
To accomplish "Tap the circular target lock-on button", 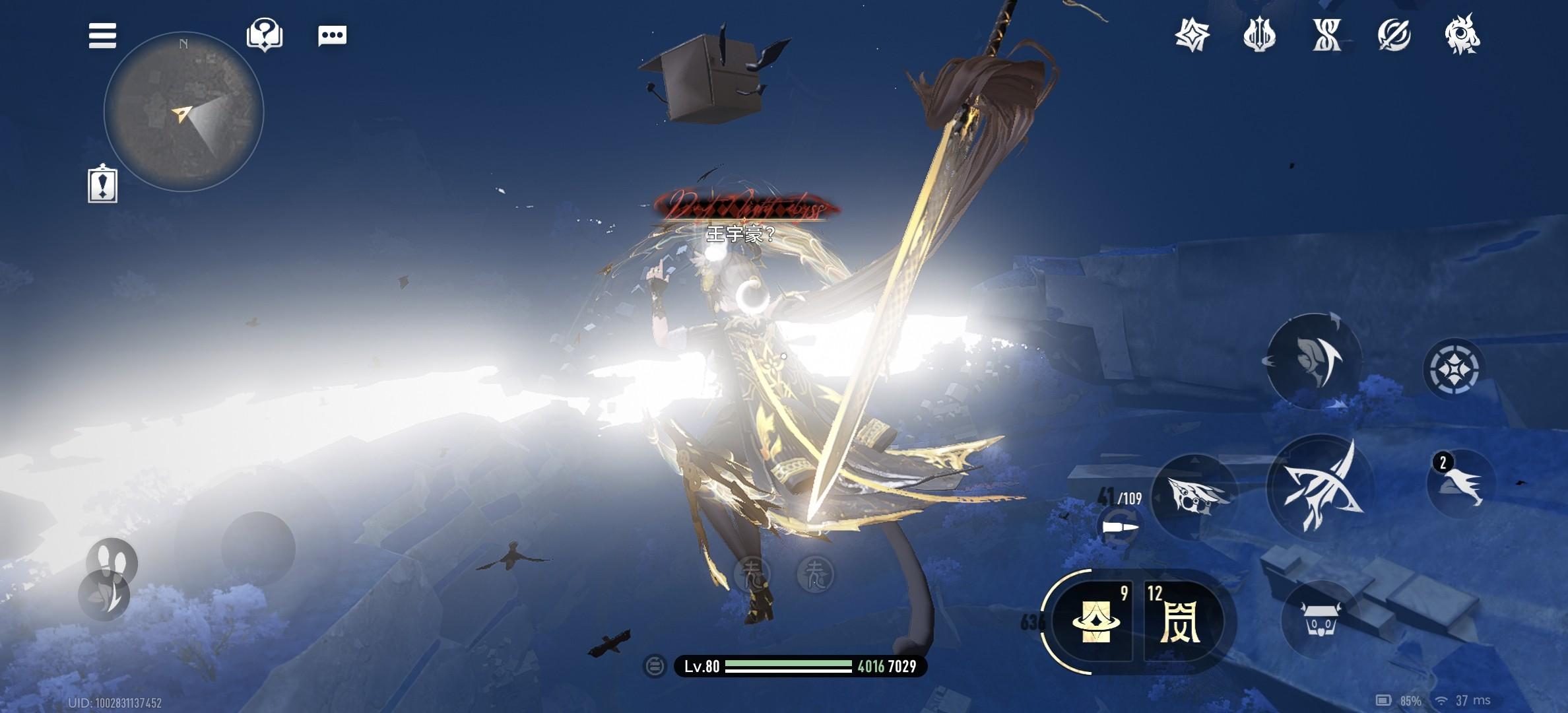I will (x=1453, y=368).
